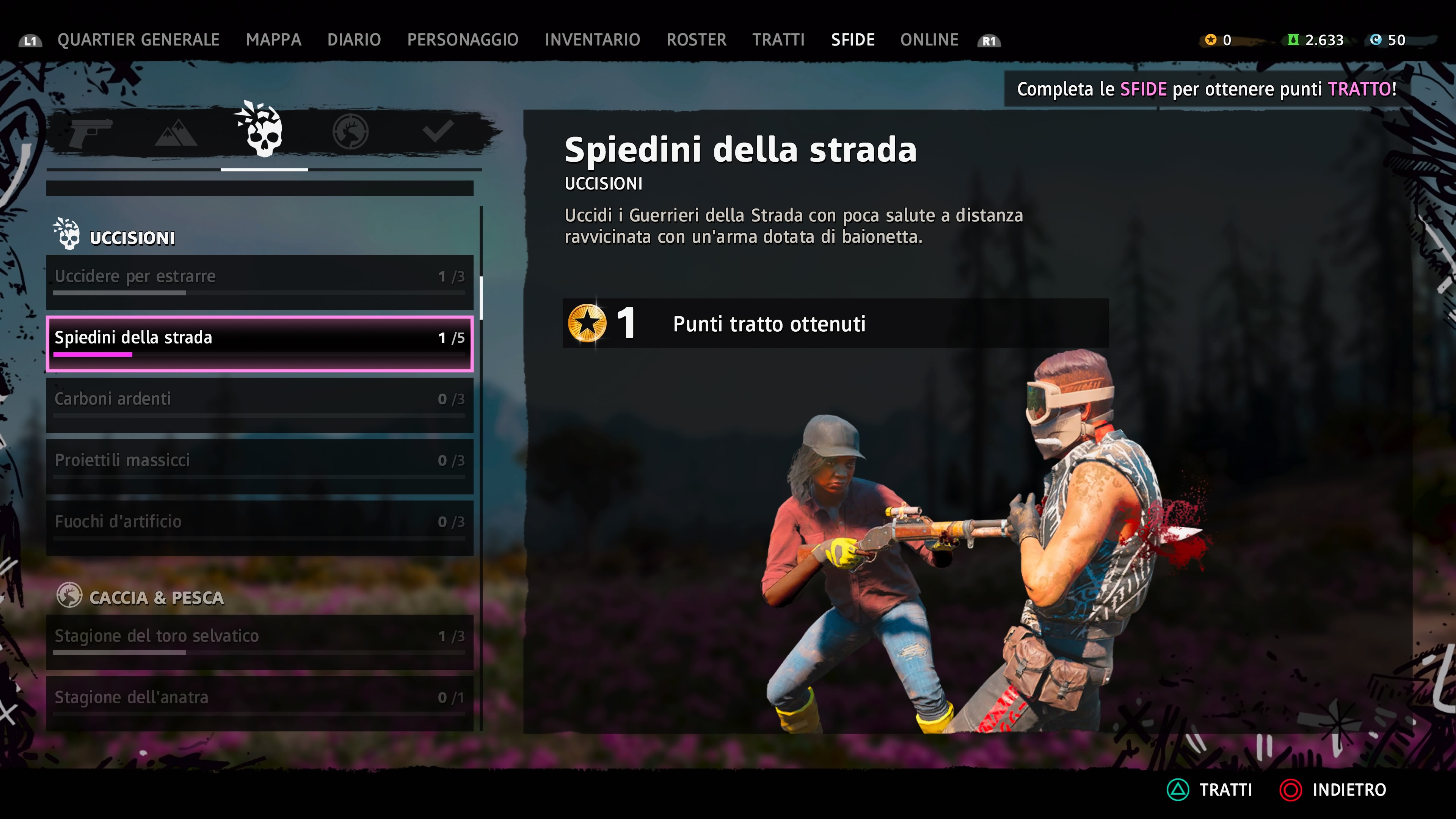This screenshot has width=1456, height=819.
Task: Open the Tratti tab in top menu
Action: tap(778, 40)
